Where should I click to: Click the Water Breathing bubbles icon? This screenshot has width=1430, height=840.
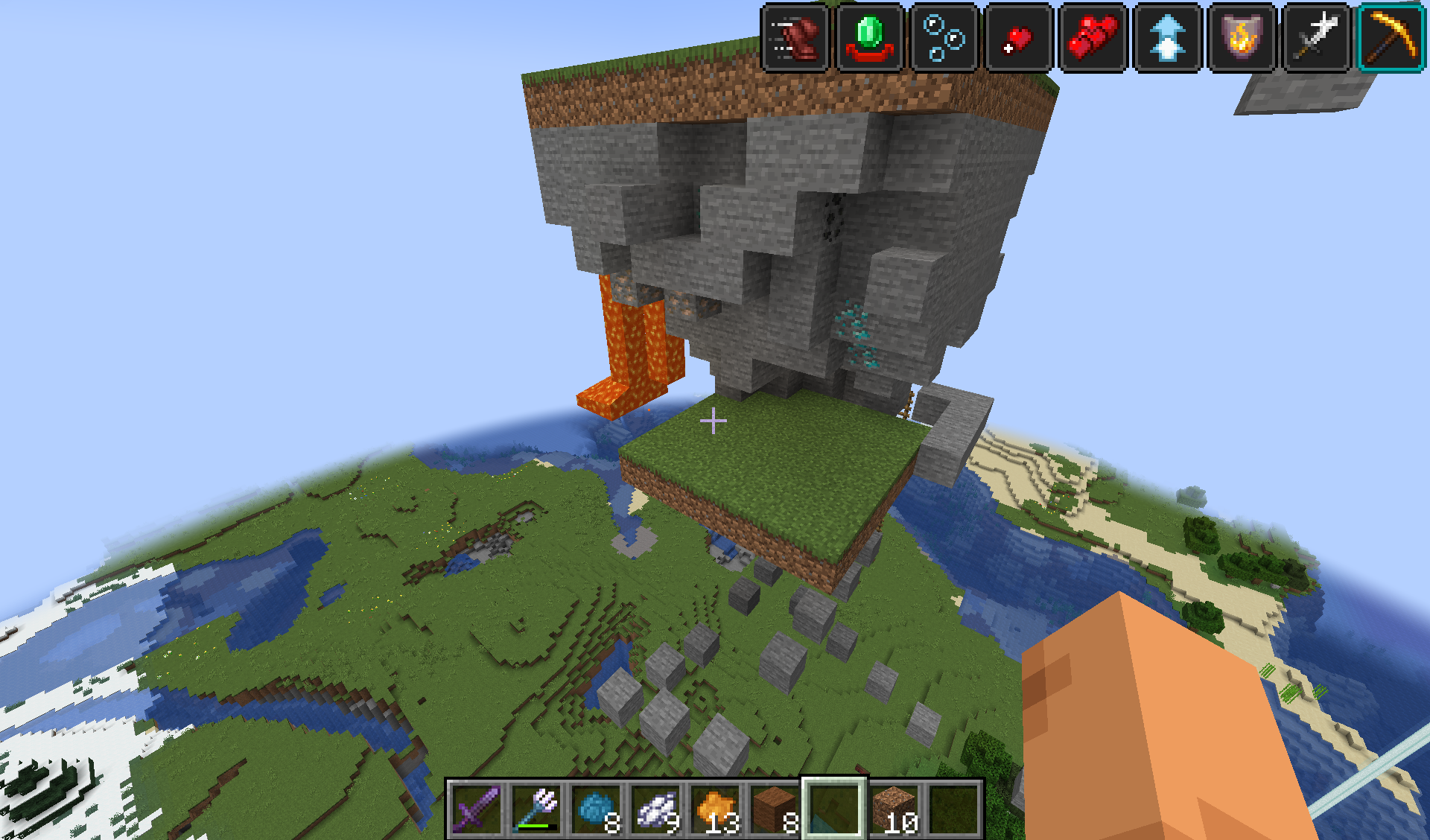click(x=944, y=37)
